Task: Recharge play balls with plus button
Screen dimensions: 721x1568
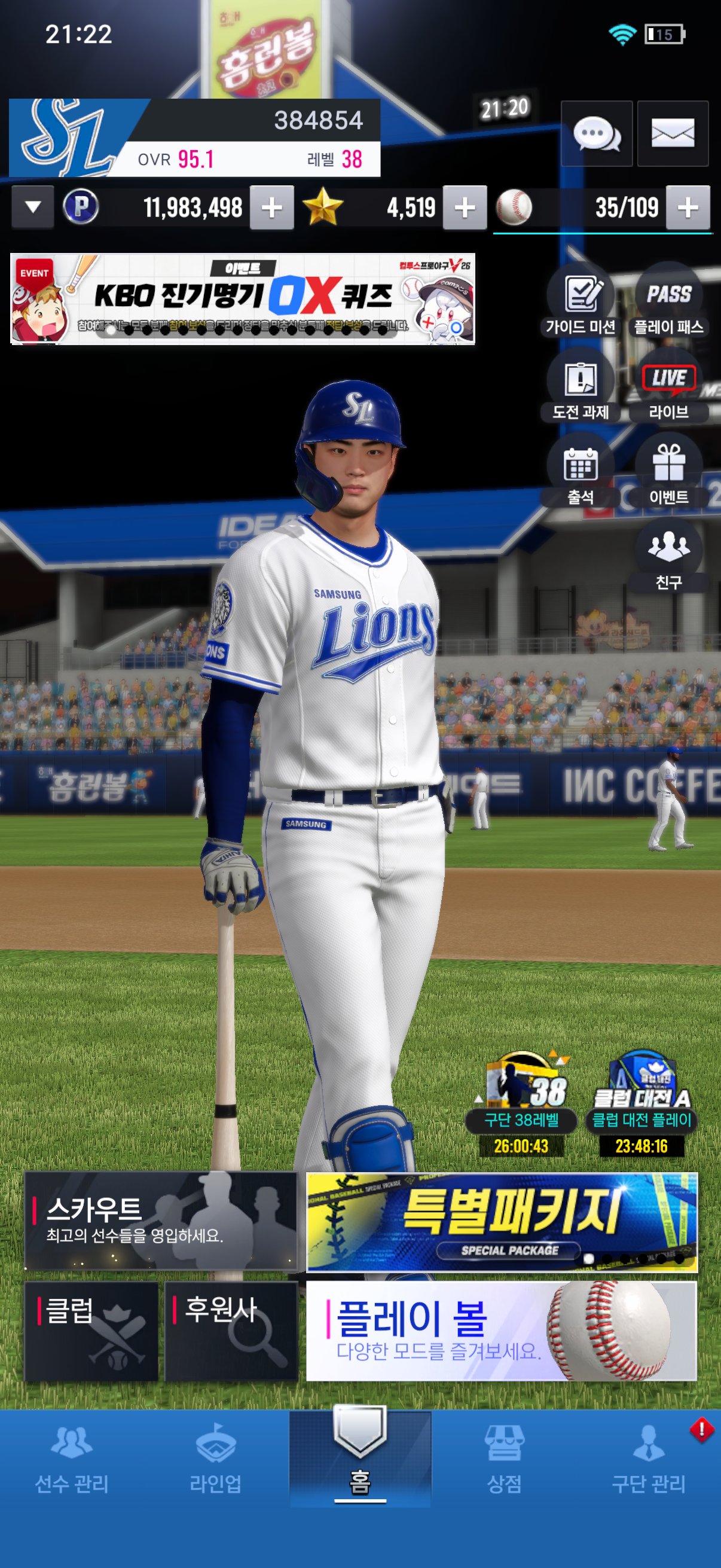Action: (x=688, y=208)
